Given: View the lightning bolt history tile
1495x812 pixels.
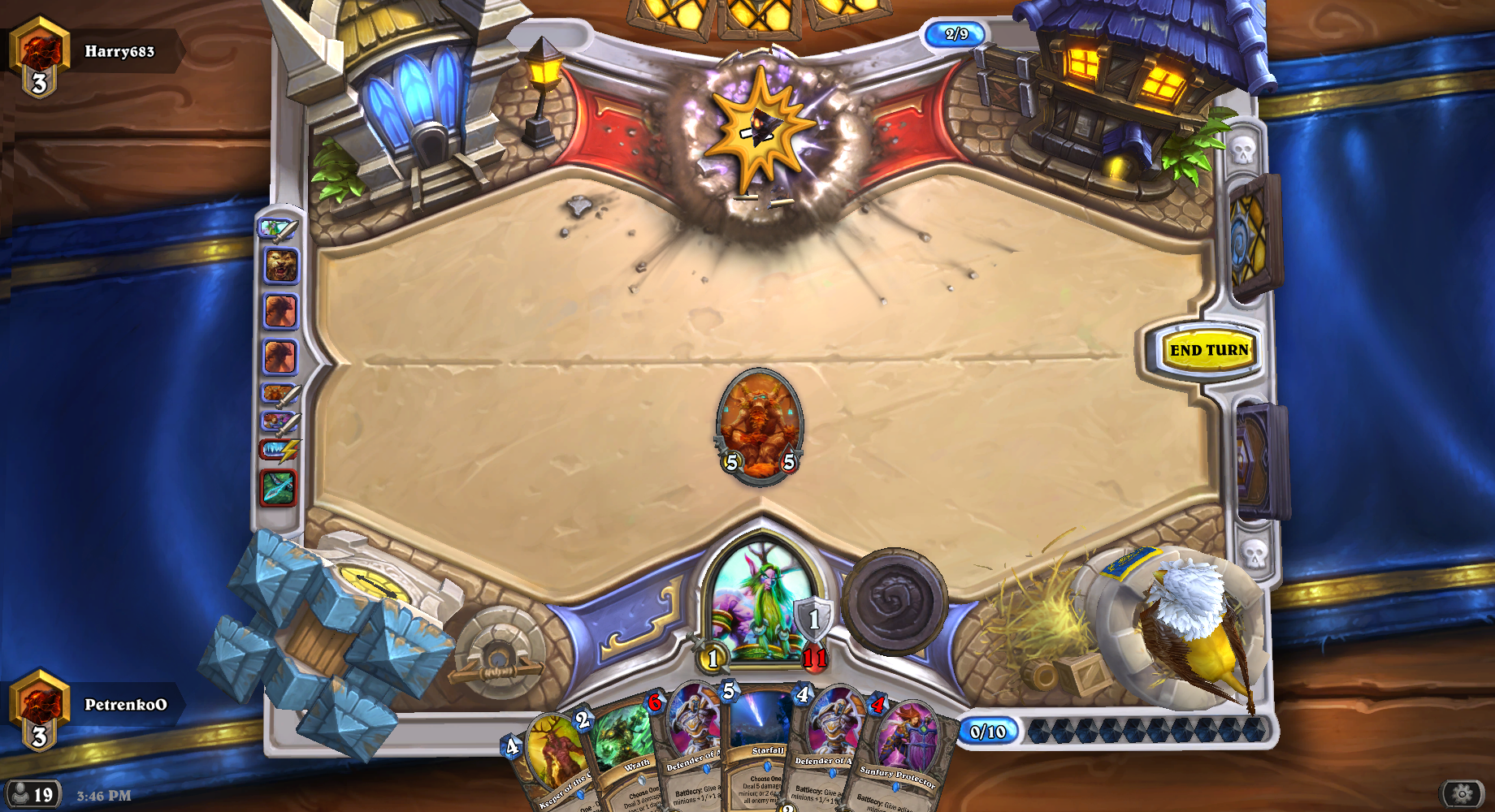Looking at the screenshot, I should (x=279, y=449).
